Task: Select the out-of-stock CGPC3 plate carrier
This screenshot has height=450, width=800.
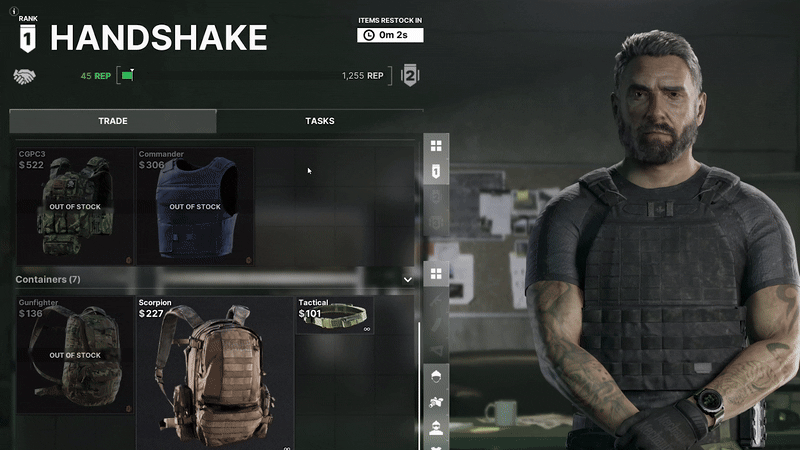Action: click(x=74, y=206)
